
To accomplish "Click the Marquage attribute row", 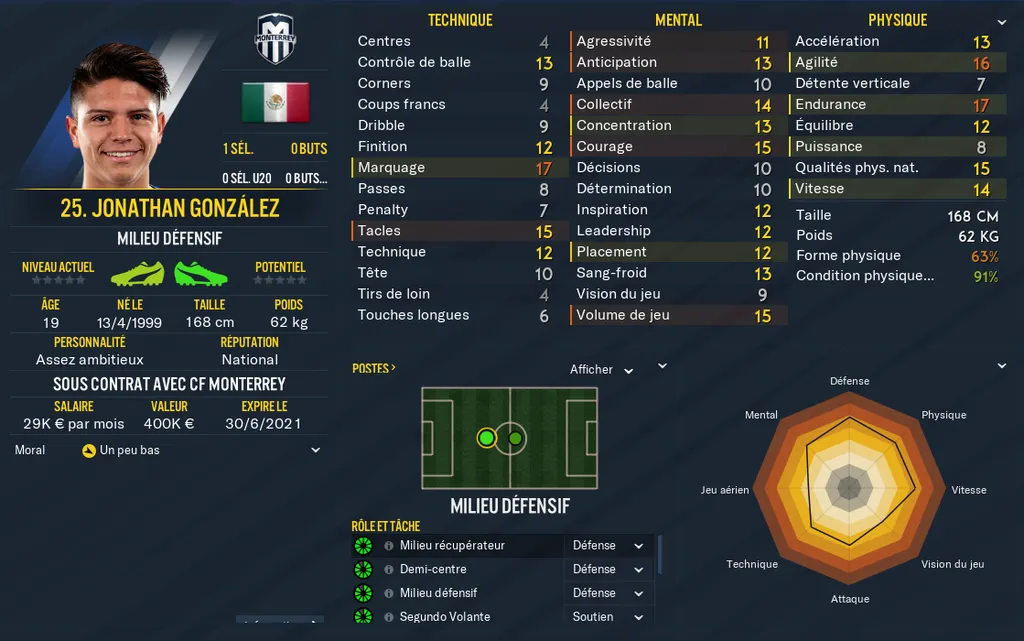I will tap(452, 168).
